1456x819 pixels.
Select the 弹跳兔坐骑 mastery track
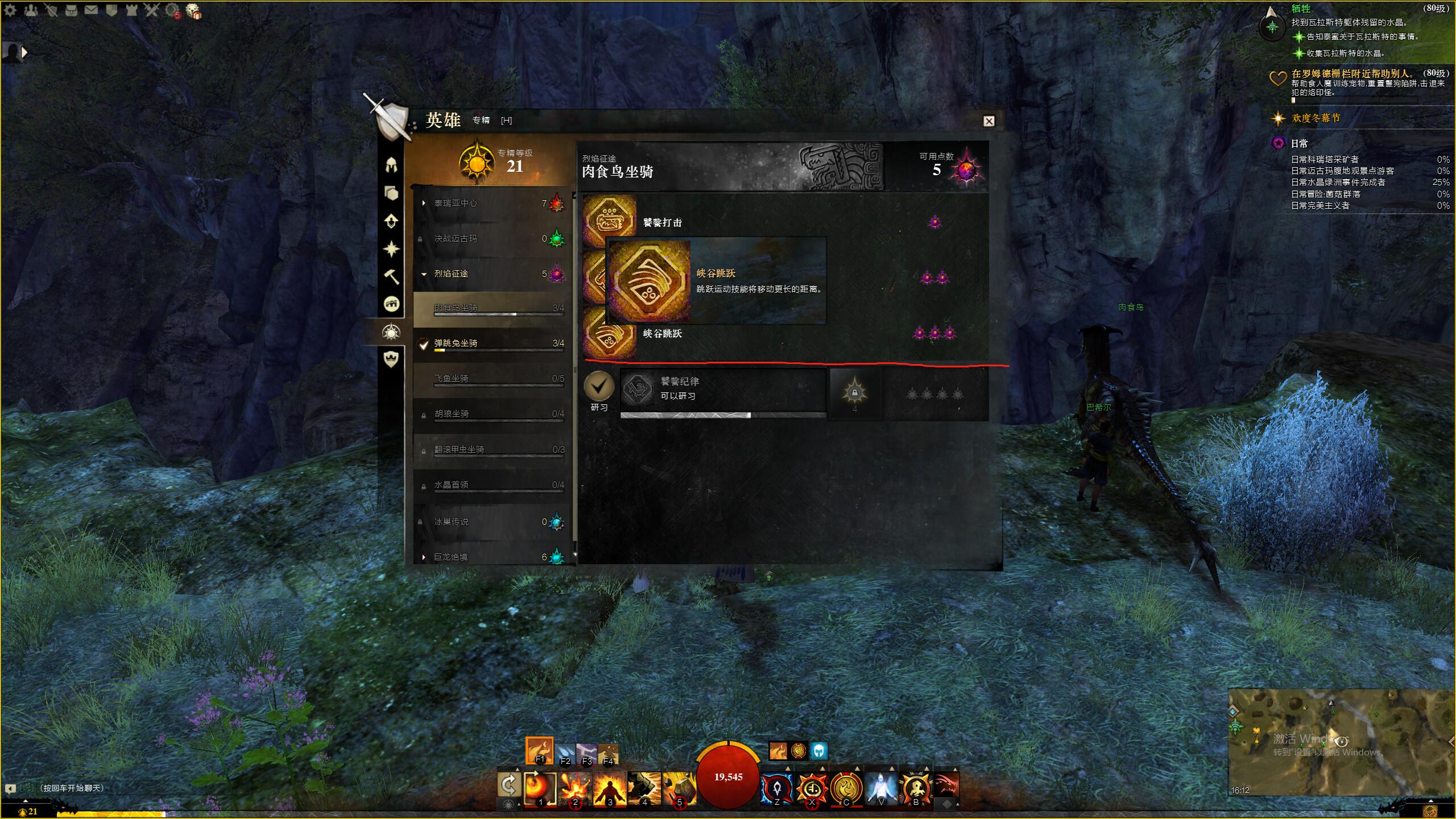tap(456, 344)
